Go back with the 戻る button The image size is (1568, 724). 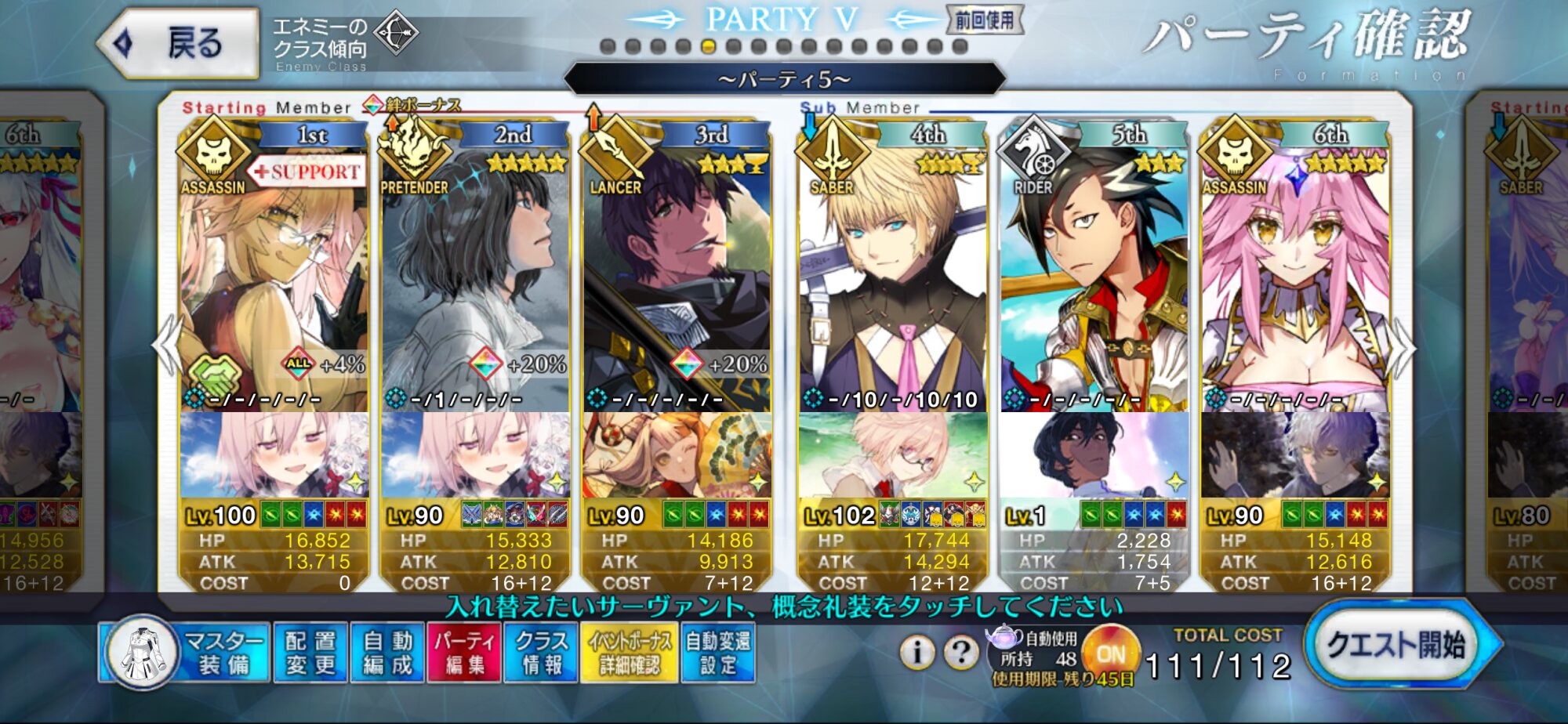point(180,43)
